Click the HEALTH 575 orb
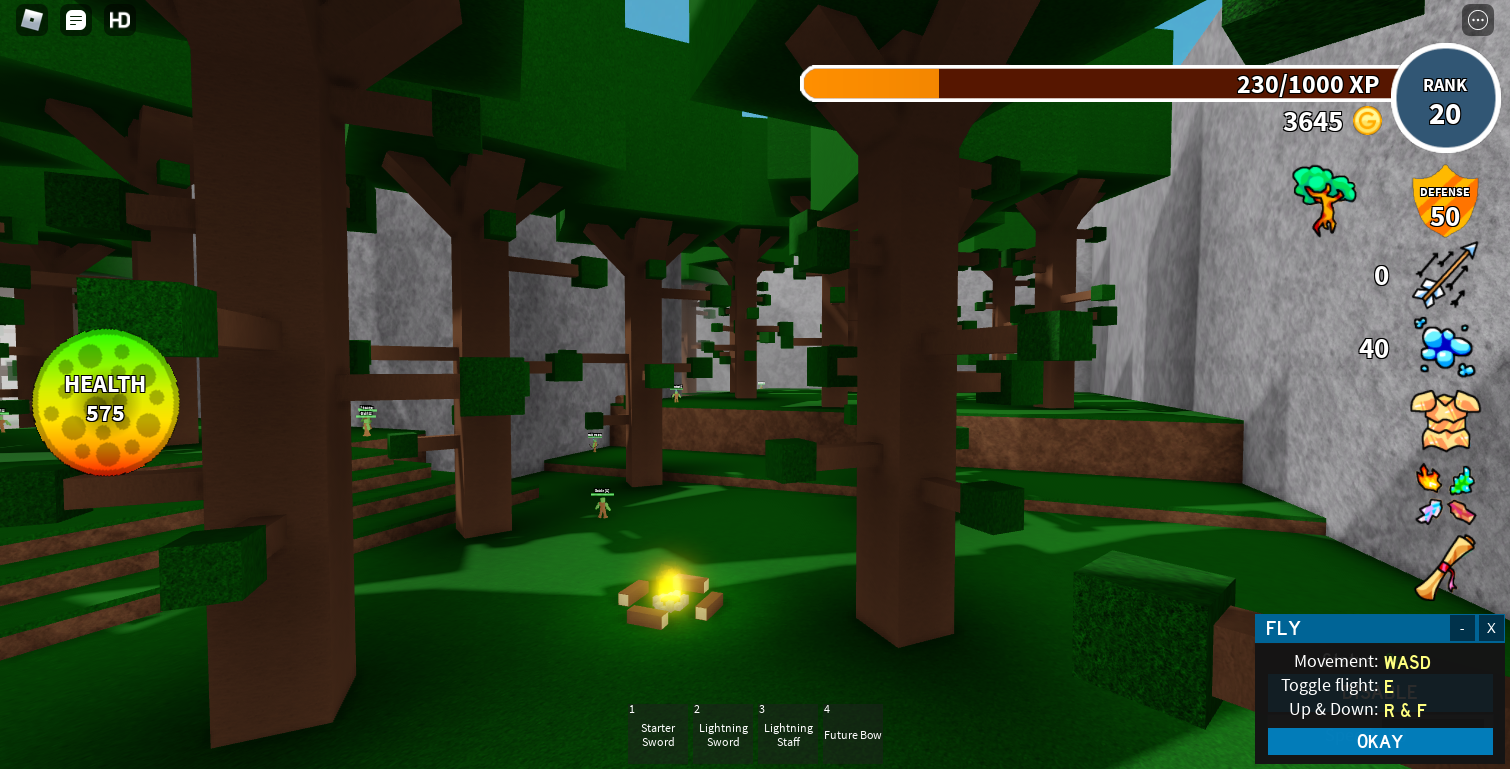1510x769 pixels. 106,399
